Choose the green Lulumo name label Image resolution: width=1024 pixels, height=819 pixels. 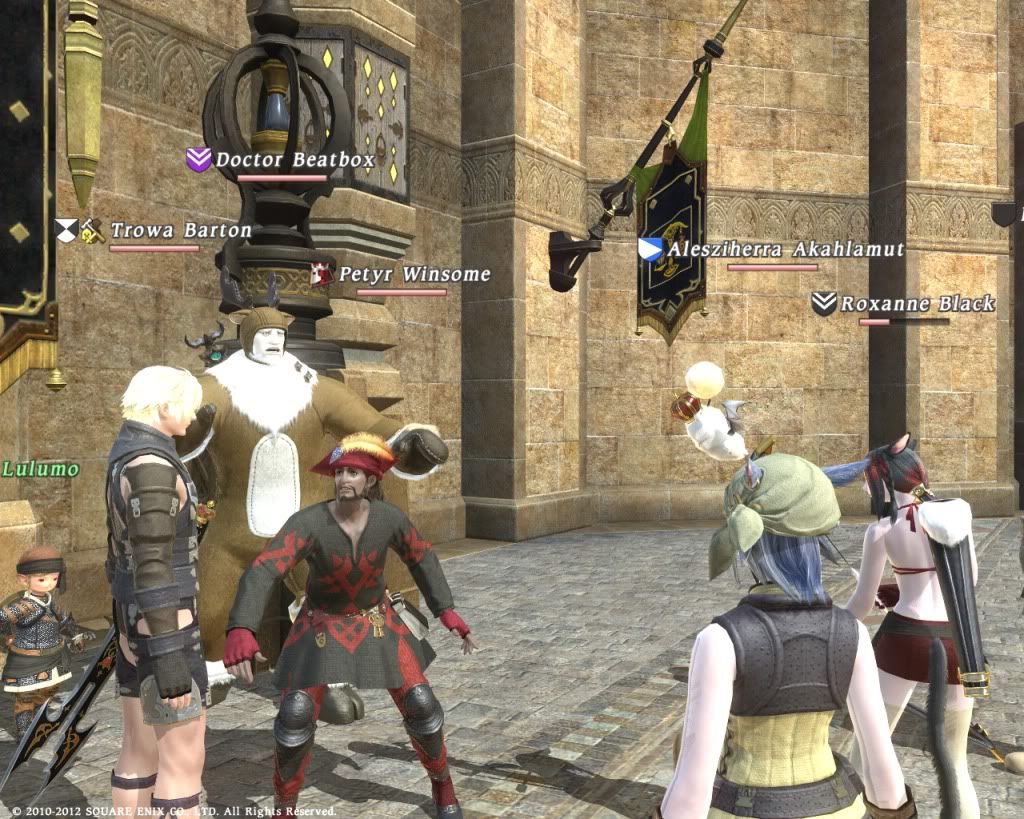click(40, 468)
